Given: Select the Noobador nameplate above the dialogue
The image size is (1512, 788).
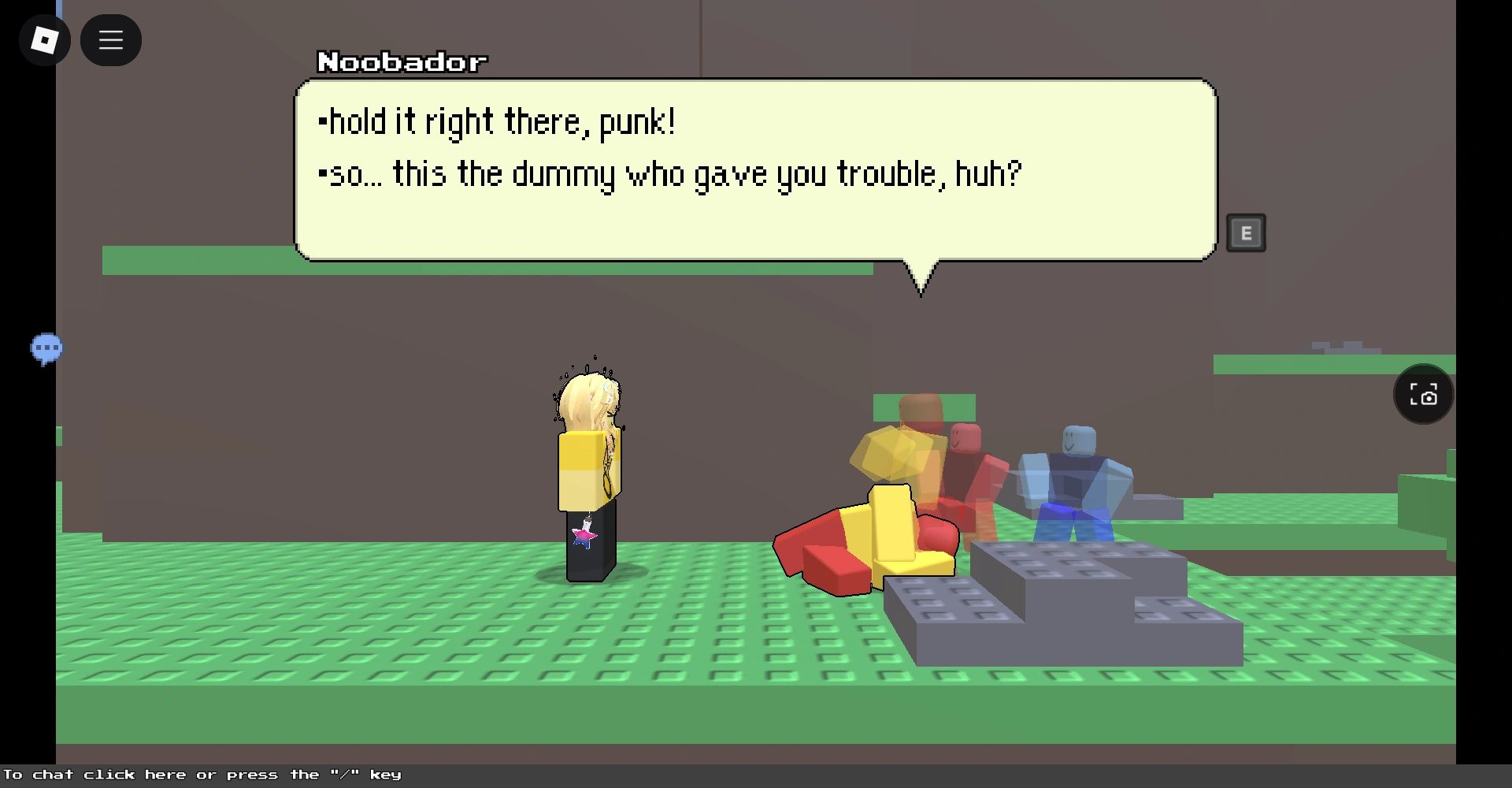Looking at the screenshot, I should [x=402, y=62].
